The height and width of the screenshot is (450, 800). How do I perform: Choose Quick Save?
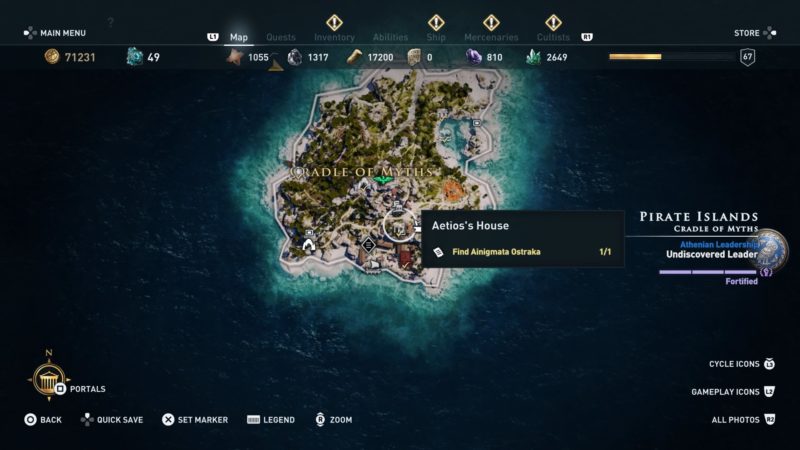click(115, 420)
